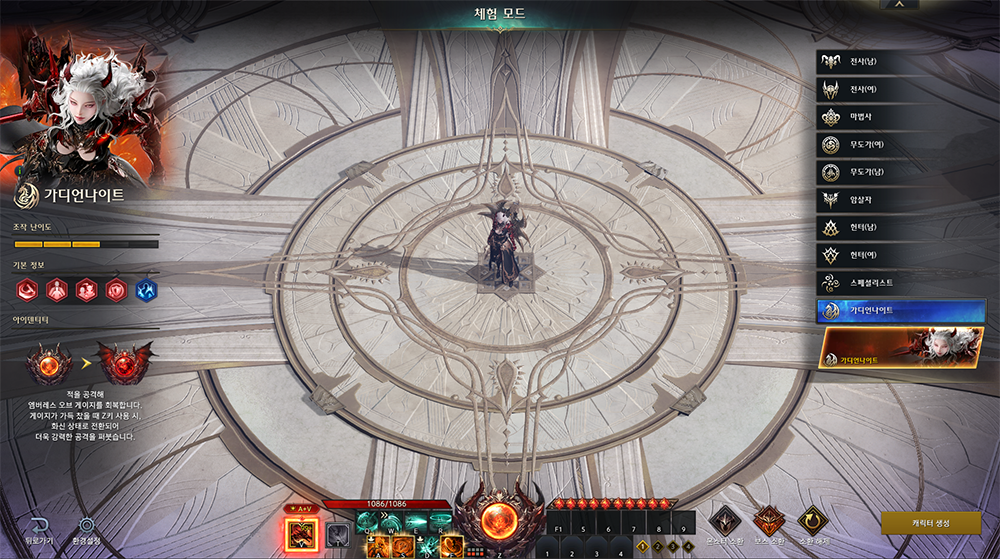Screen dimensions: 1000x559
Task: Select the 가디언나이트 portrait card with white-haired character
Action: click(902, 348)
